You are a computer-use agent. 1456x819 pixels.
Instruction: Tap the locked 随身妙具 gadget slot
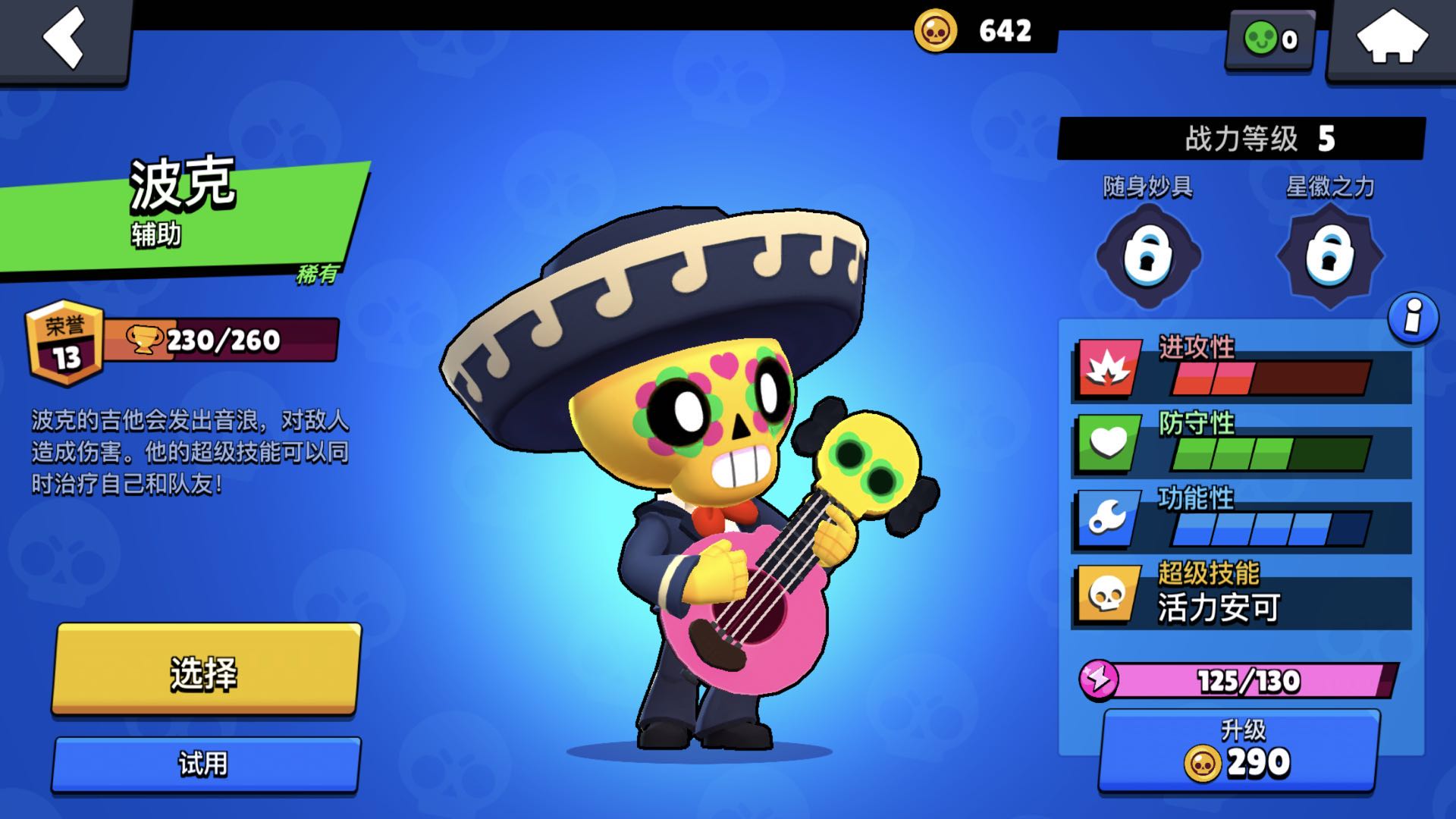tap(1148, 256)
